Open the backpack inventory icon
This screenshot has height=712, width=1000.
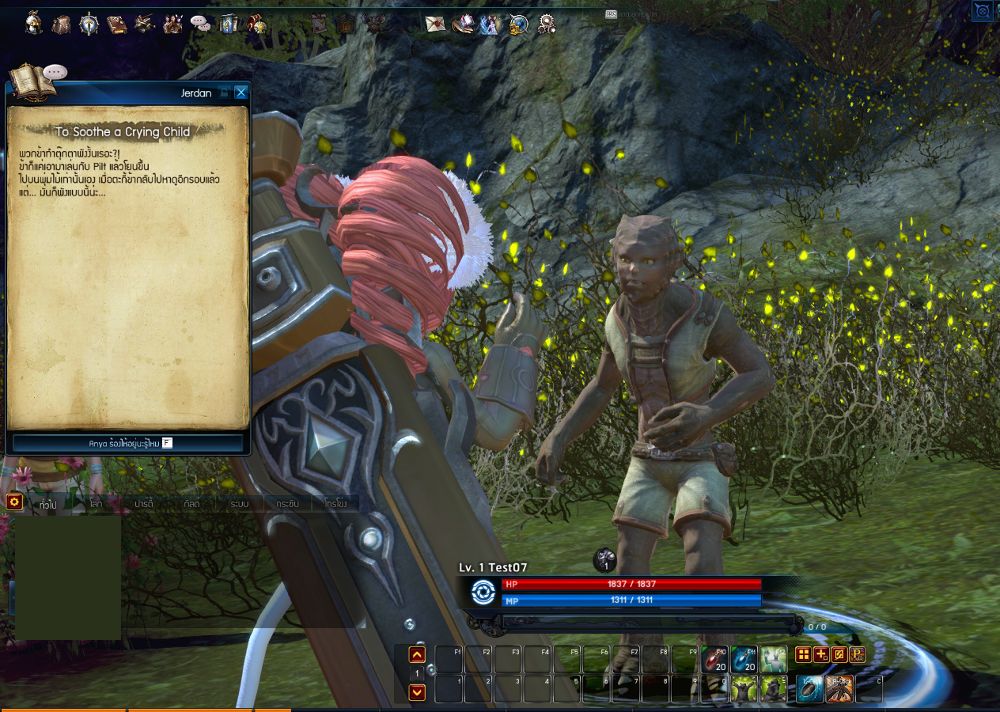(62, 23)
